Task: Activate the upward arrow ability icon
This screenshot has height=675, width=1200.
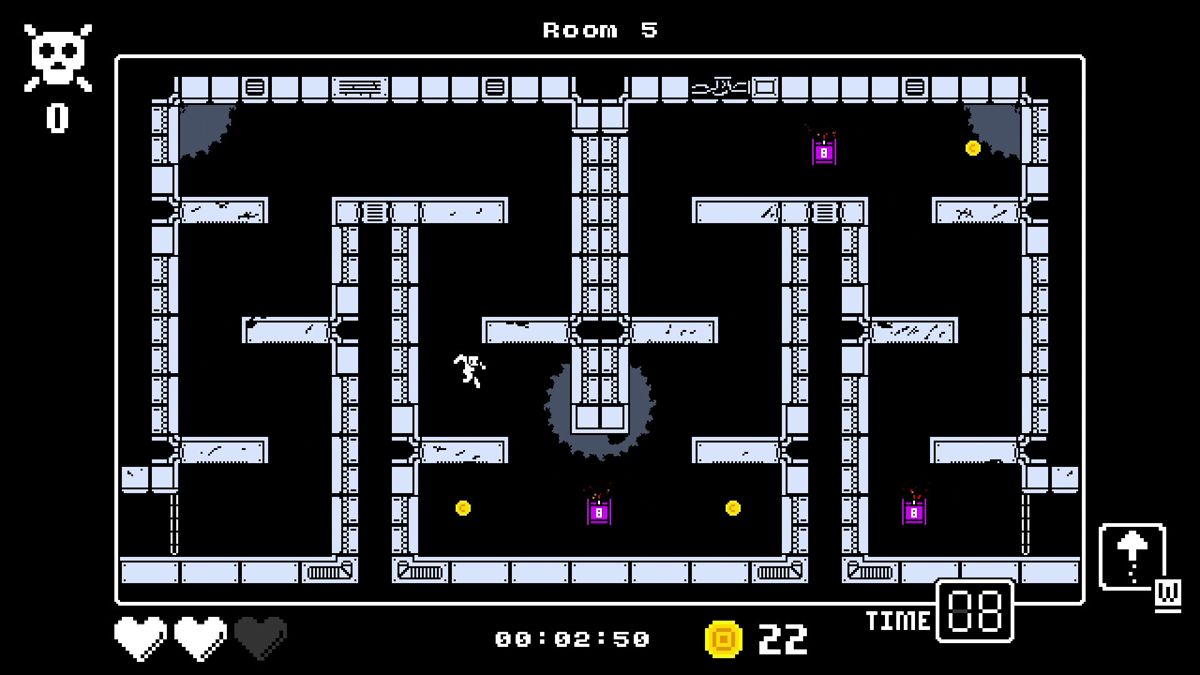Action: click(x=1132, y=556)
